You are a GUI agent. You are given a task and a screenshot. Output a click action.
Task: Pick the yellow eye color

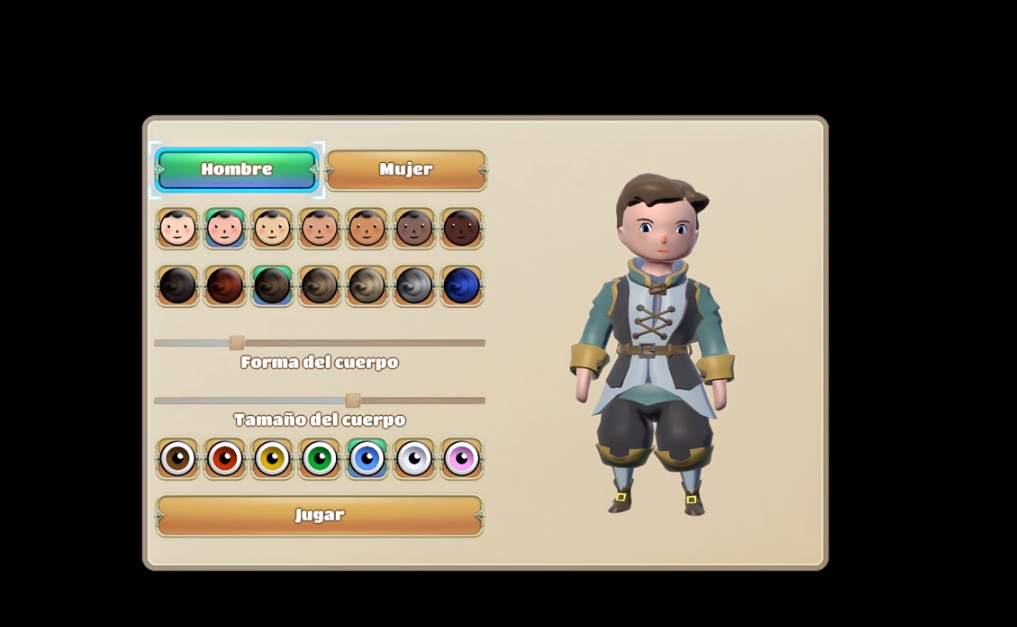coord(272,459)
